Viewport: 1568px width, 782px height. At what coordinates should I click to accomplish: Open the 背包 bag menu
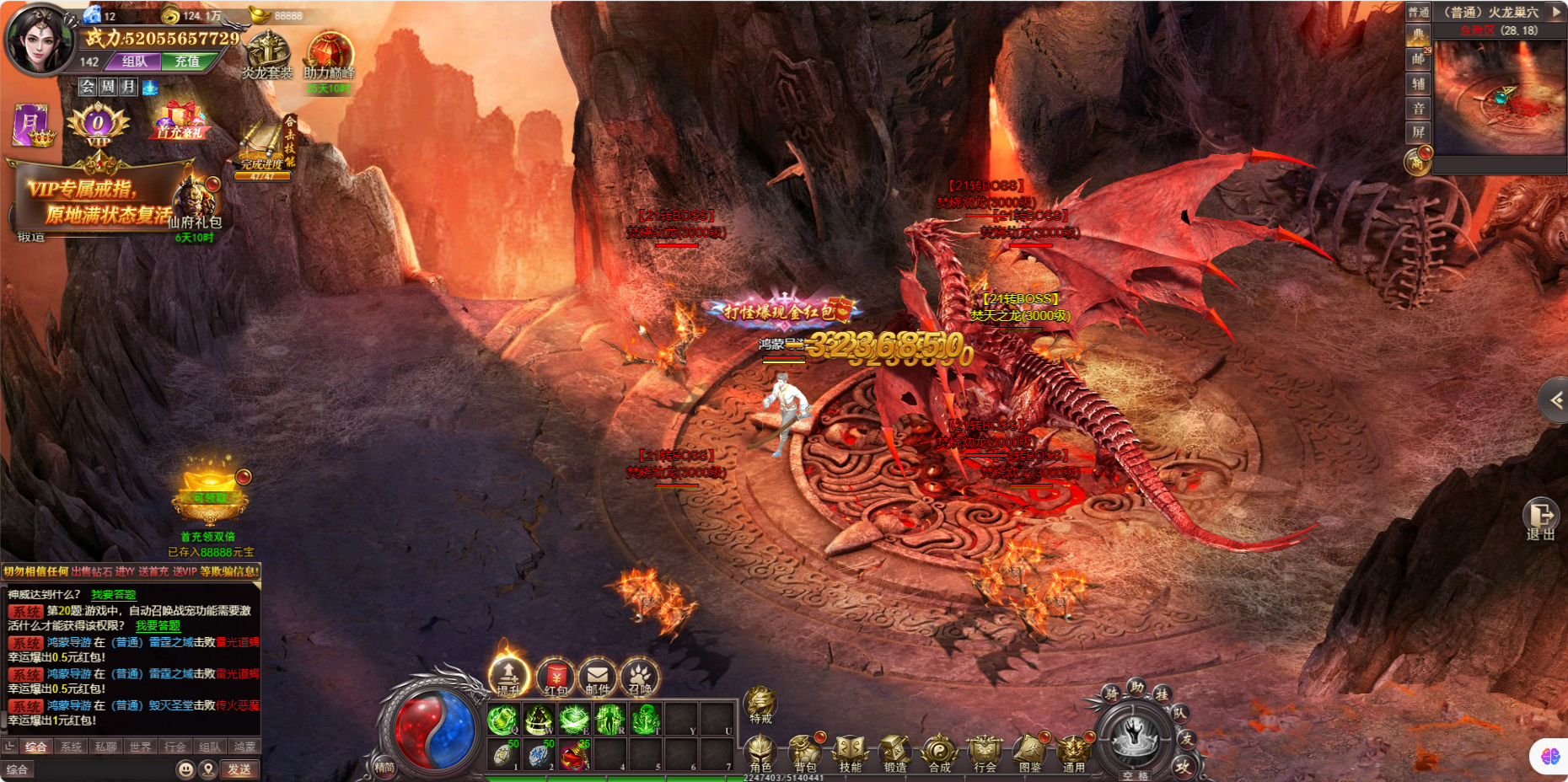tap(805, 753)
